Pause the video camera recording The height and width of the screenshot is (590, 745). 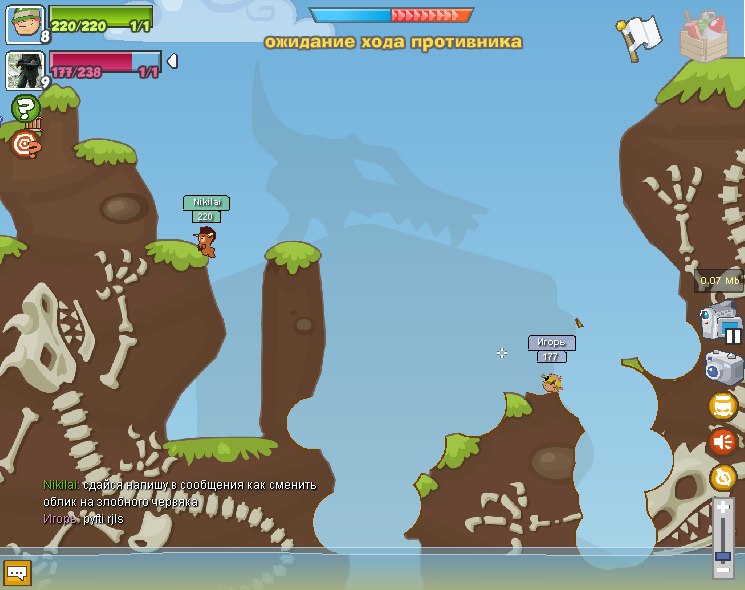pos(733,335)
